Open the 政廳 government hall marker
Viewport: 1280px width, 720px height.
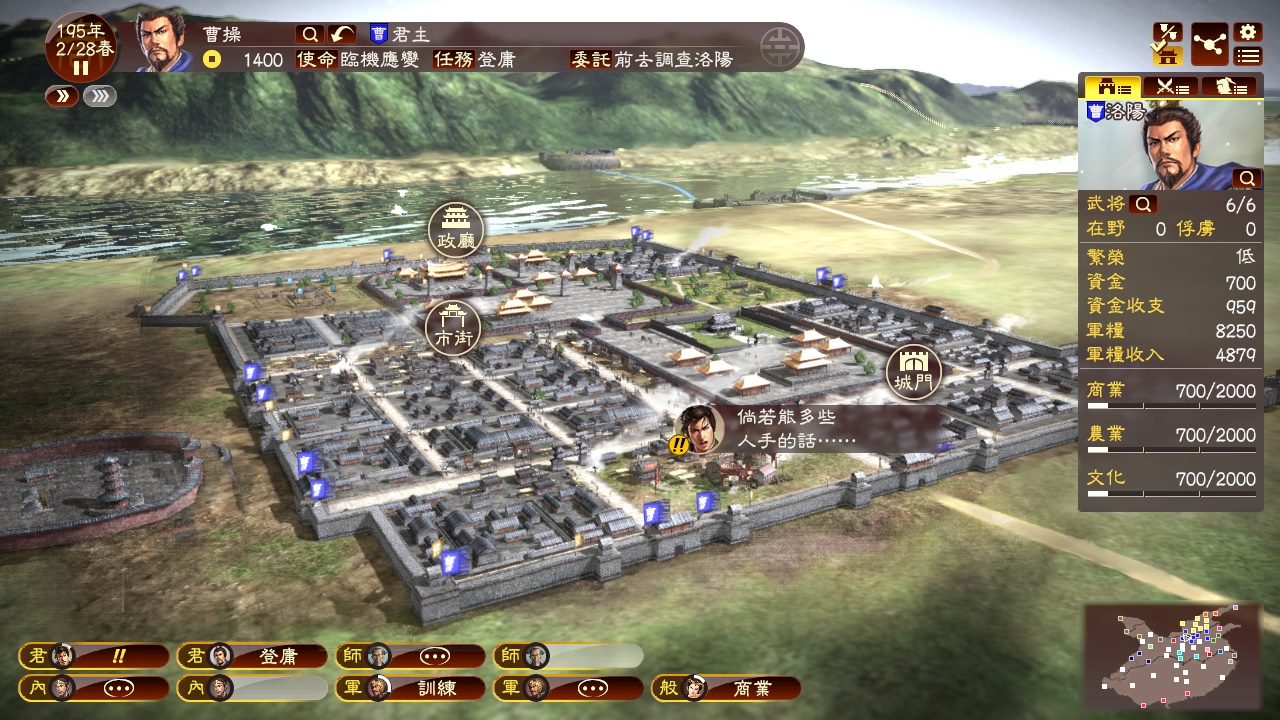pyautogui.click(x=456, y=230)
